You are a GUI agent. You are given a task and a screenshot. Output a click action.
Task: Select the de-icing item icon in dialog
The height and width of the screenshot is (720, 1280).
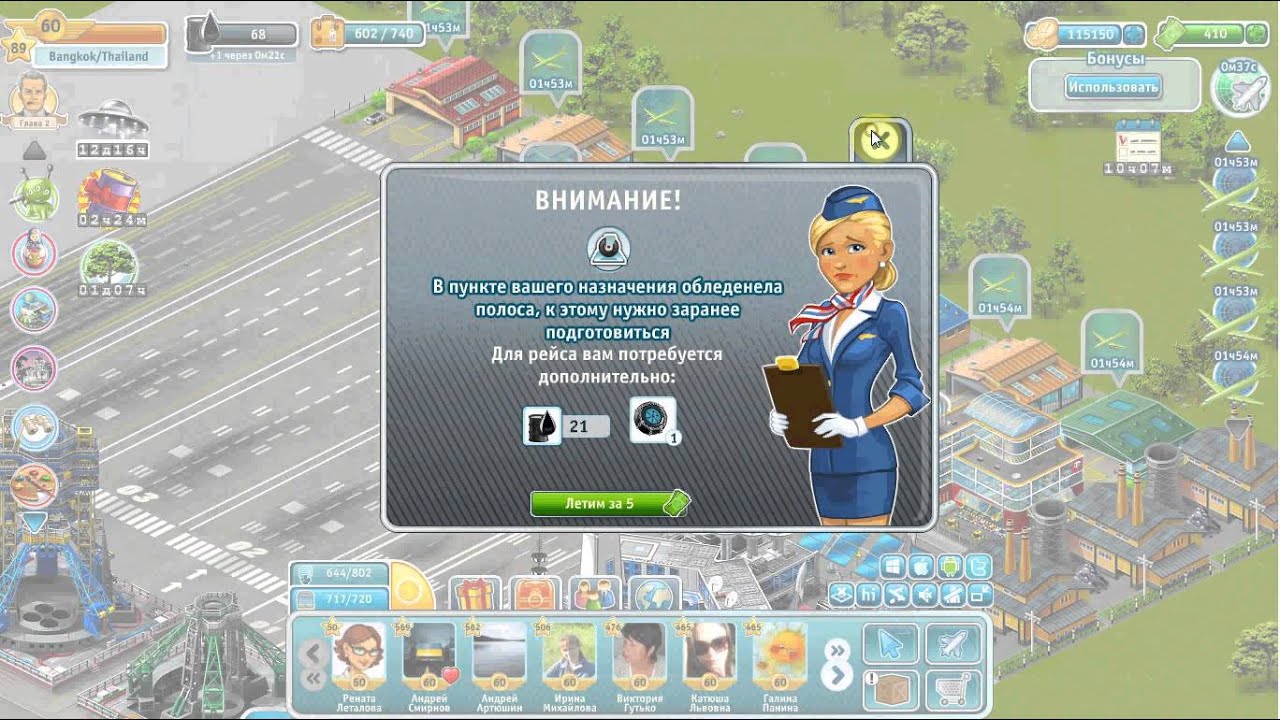(x=652, y=419)
